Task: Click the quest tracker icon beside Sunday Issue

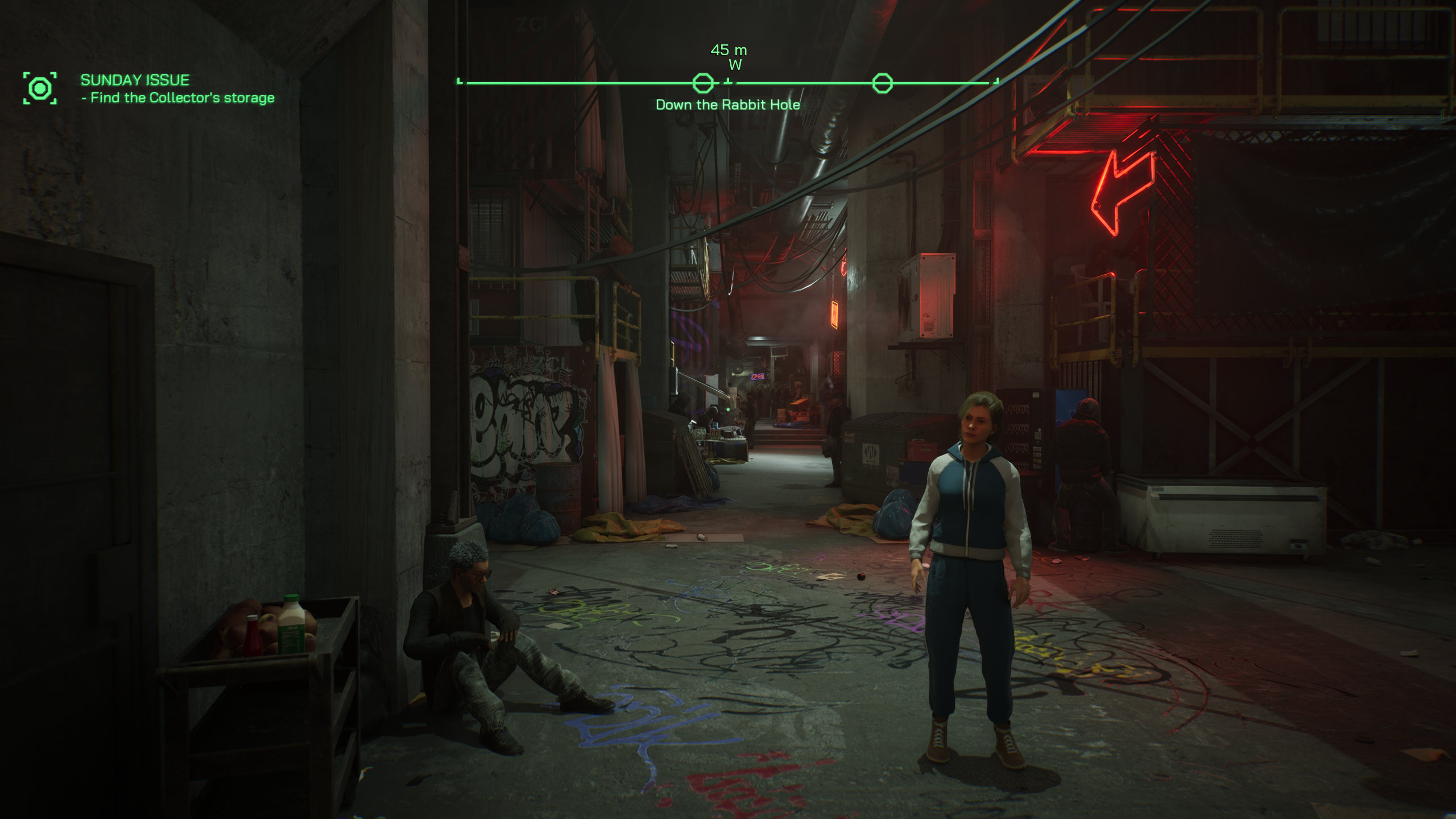Action: pyautogui.click(x=40, y=88)
